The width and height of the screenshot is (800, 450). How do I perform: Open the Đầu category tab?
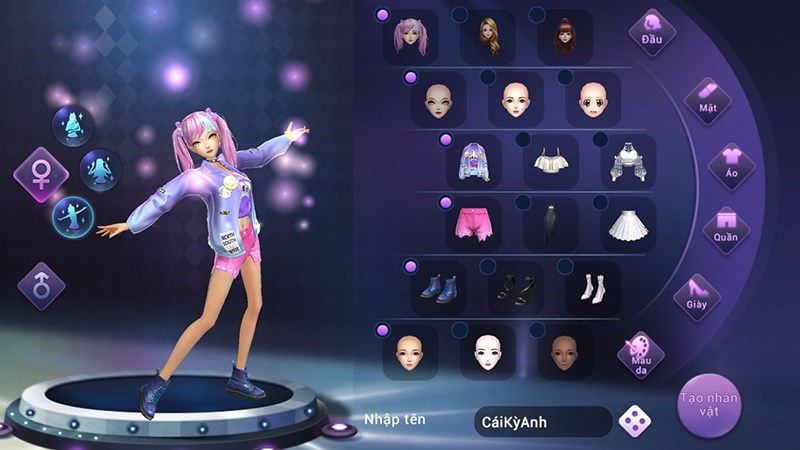click(652, 32)
